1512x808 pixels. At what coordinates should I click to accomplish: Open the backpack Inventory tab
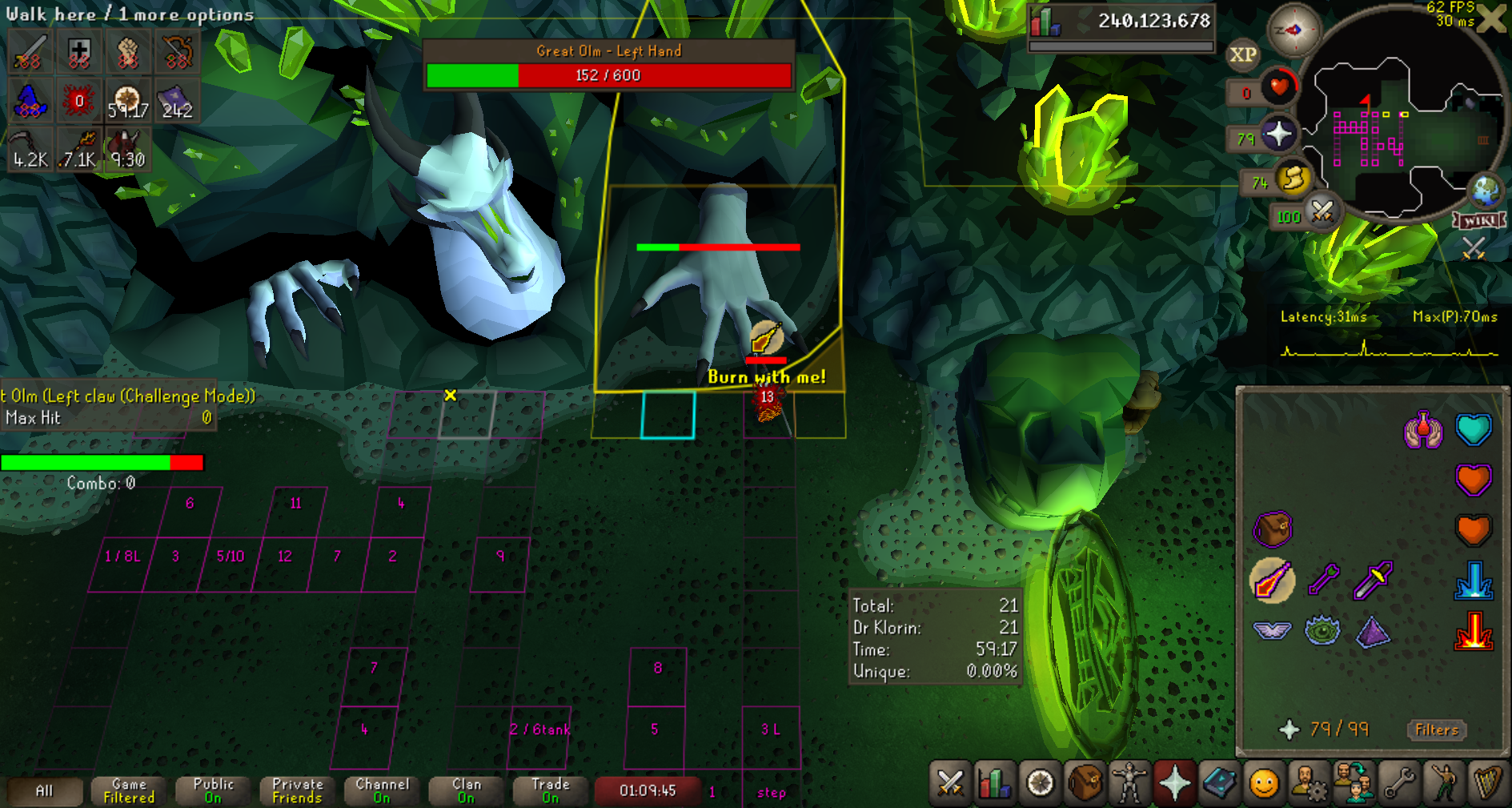1085,782
